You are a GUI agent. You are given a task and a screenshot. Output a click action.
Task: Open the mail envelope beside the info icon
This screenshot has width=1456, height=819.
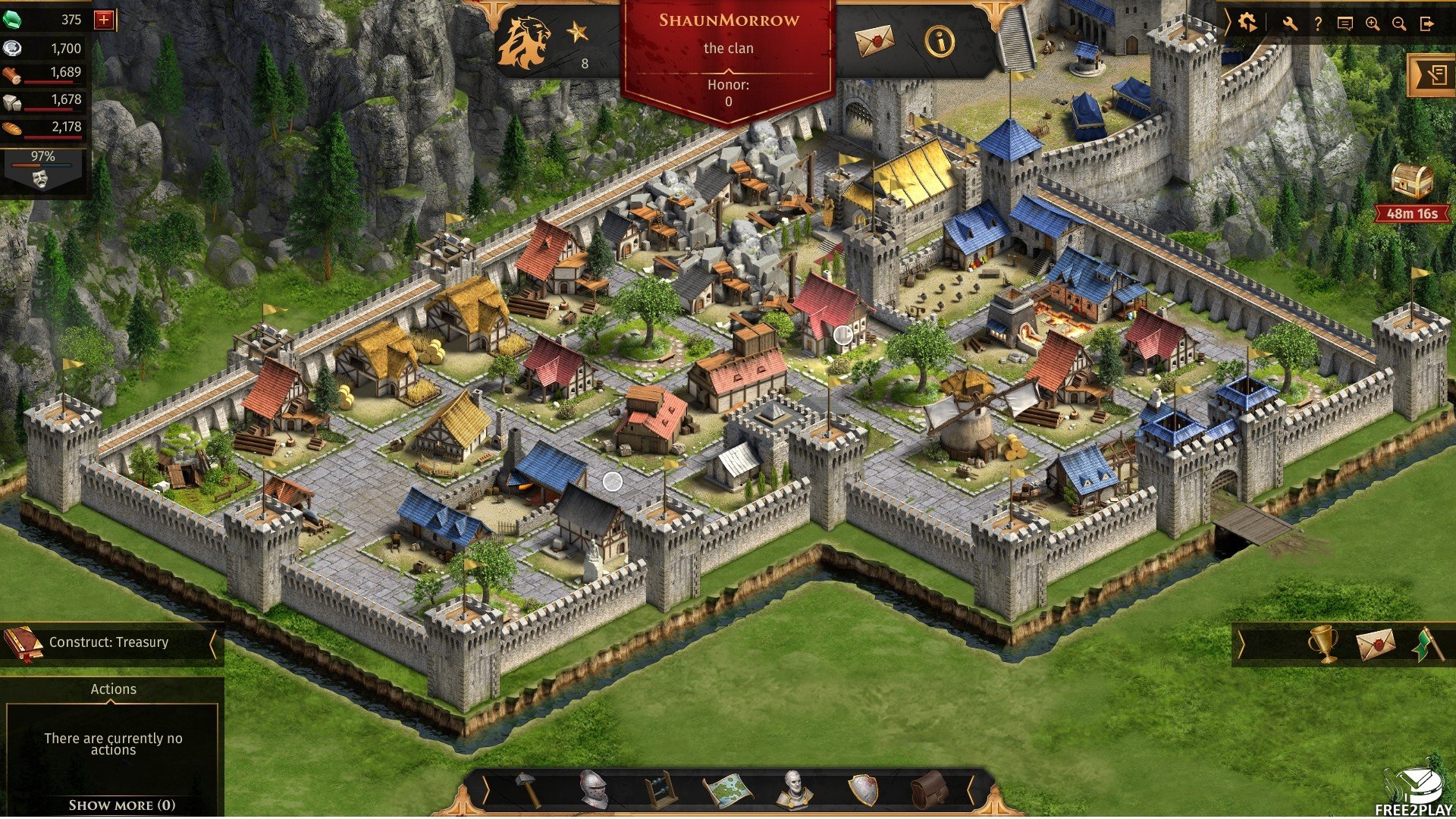click(874, 41)
